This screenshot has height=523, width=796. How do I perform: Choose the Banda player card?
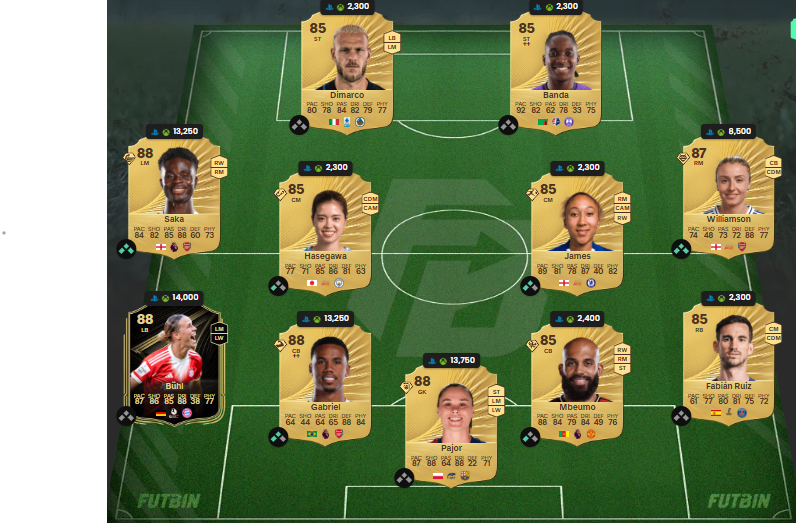pos(555,70)
